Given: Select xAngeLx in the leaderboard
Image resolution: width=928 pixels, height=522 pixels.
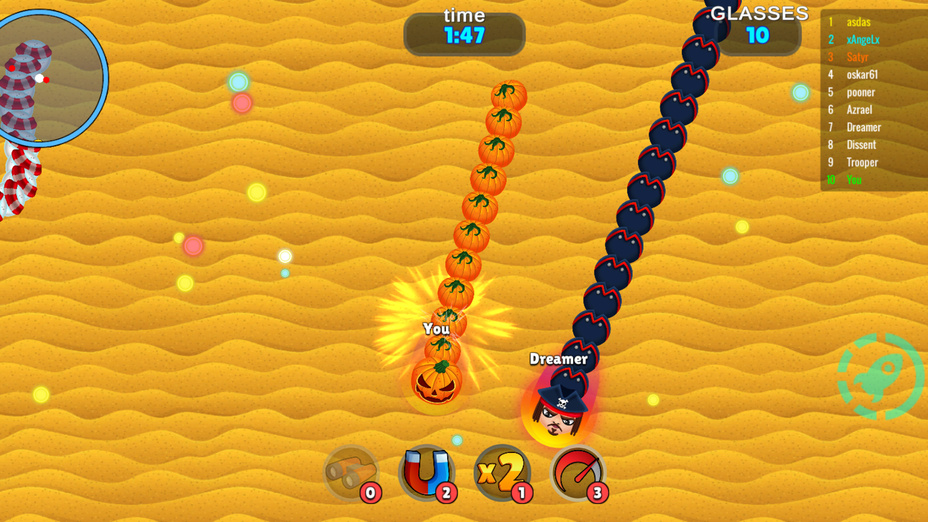Looking at the screenshot, I should point(862,40).
